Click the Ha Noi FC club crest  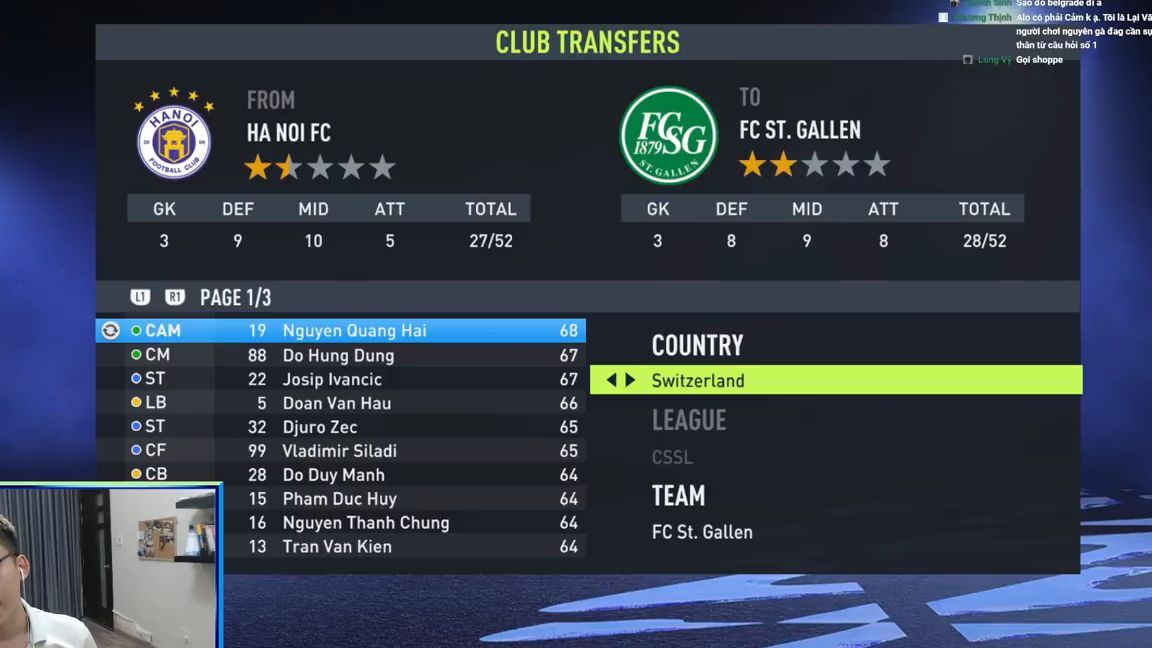coord(174,135)
